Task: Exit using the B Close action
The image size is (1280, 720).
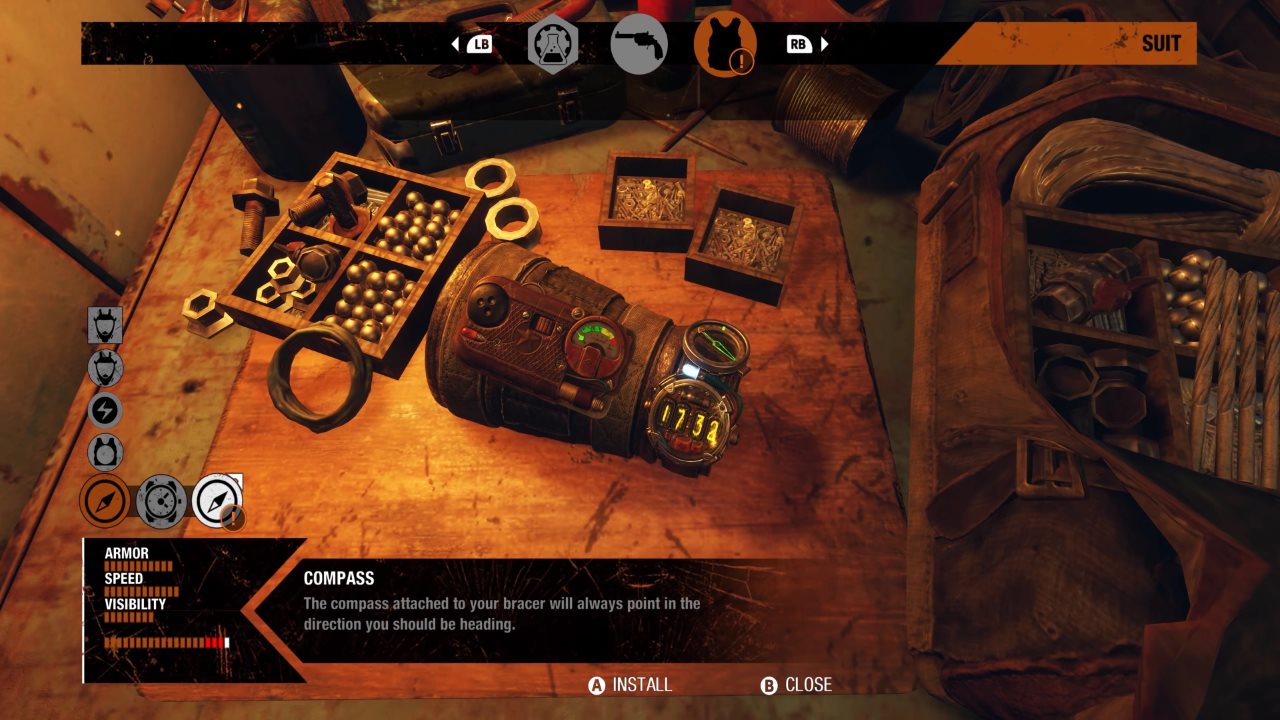Action: point(798,686)
